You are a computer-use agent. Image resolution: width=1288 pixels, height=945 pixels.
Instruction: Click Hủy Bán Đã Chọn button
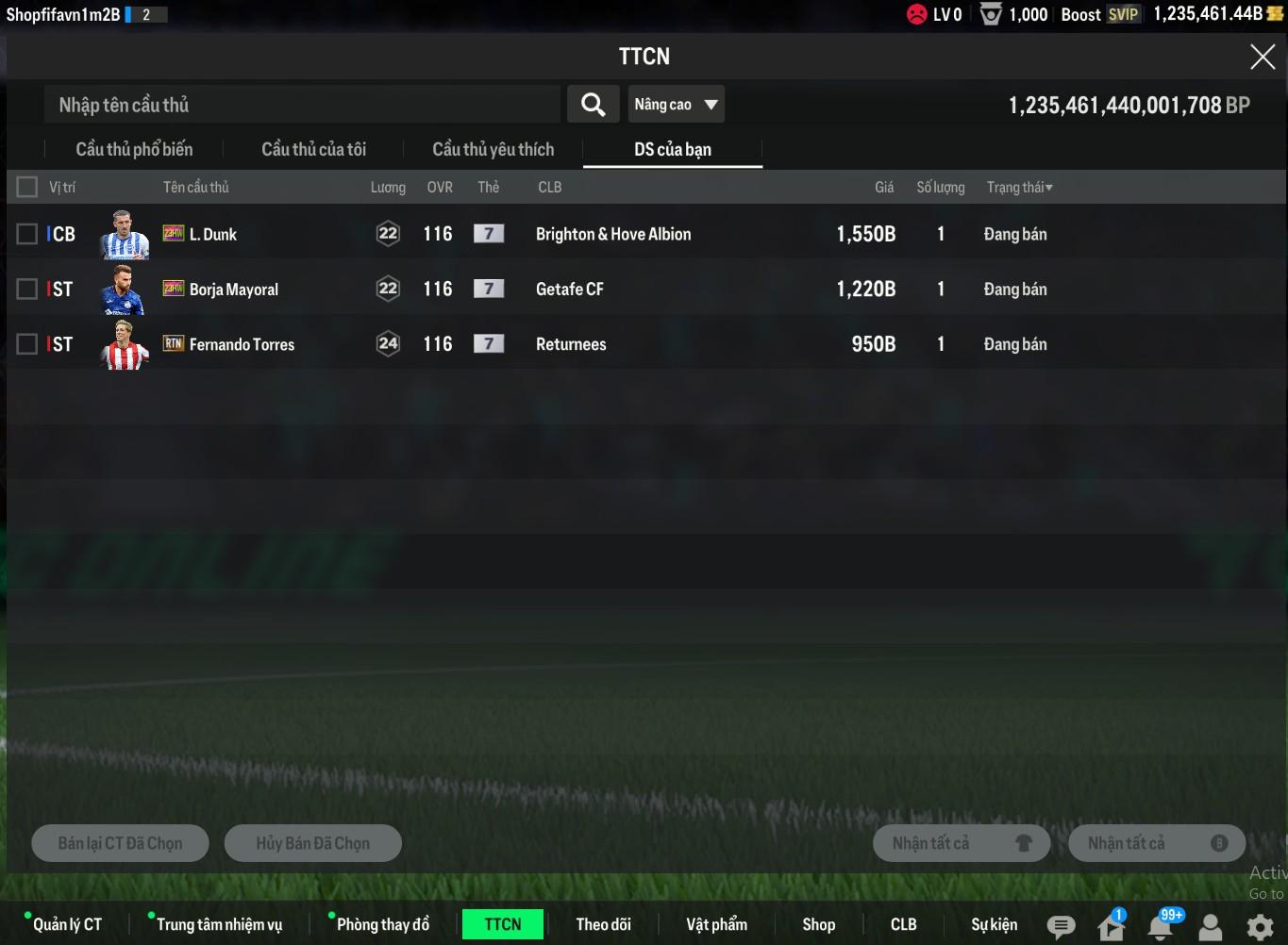[x=312, y=843]
